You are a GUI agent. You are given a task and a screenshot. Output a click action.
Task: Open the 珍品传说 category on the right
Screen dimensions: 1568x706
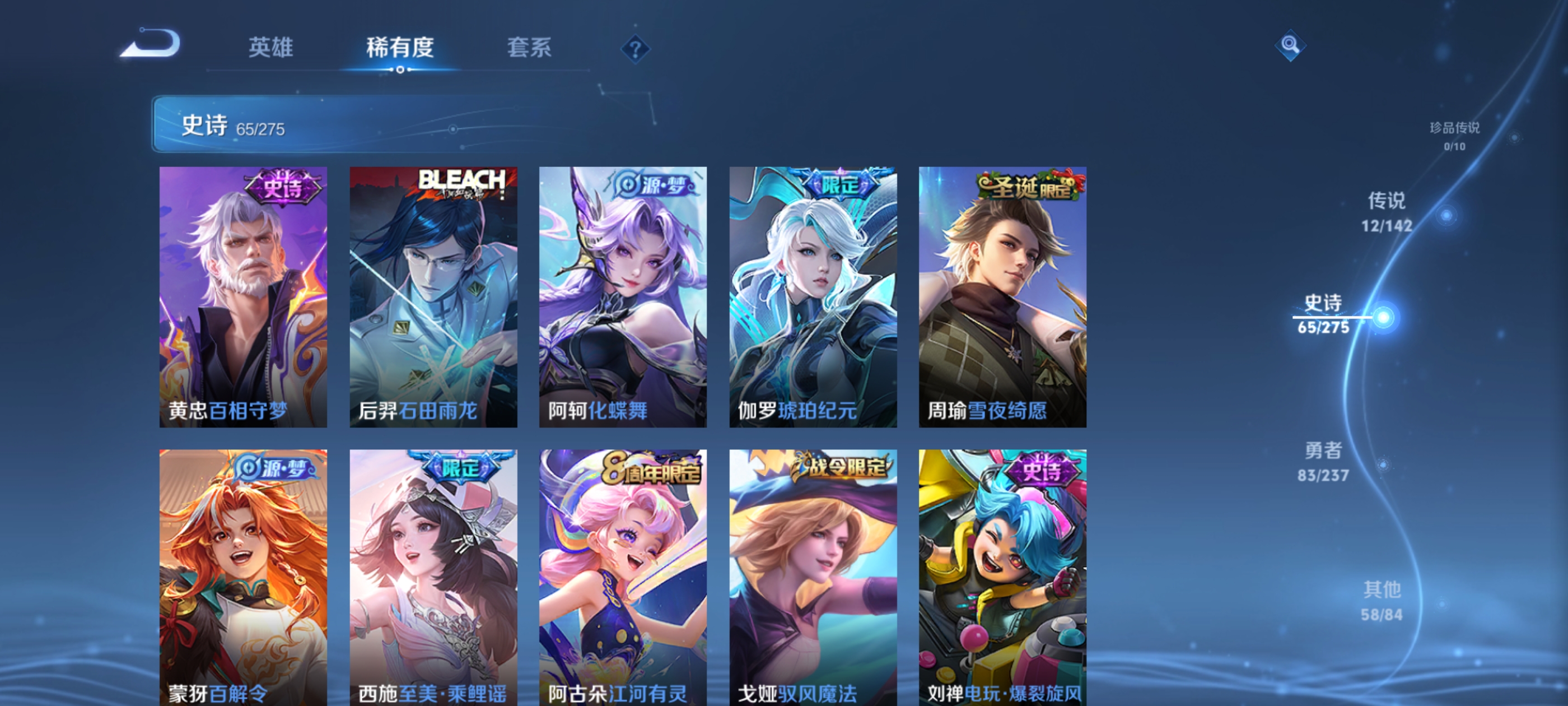[1454, 137]
